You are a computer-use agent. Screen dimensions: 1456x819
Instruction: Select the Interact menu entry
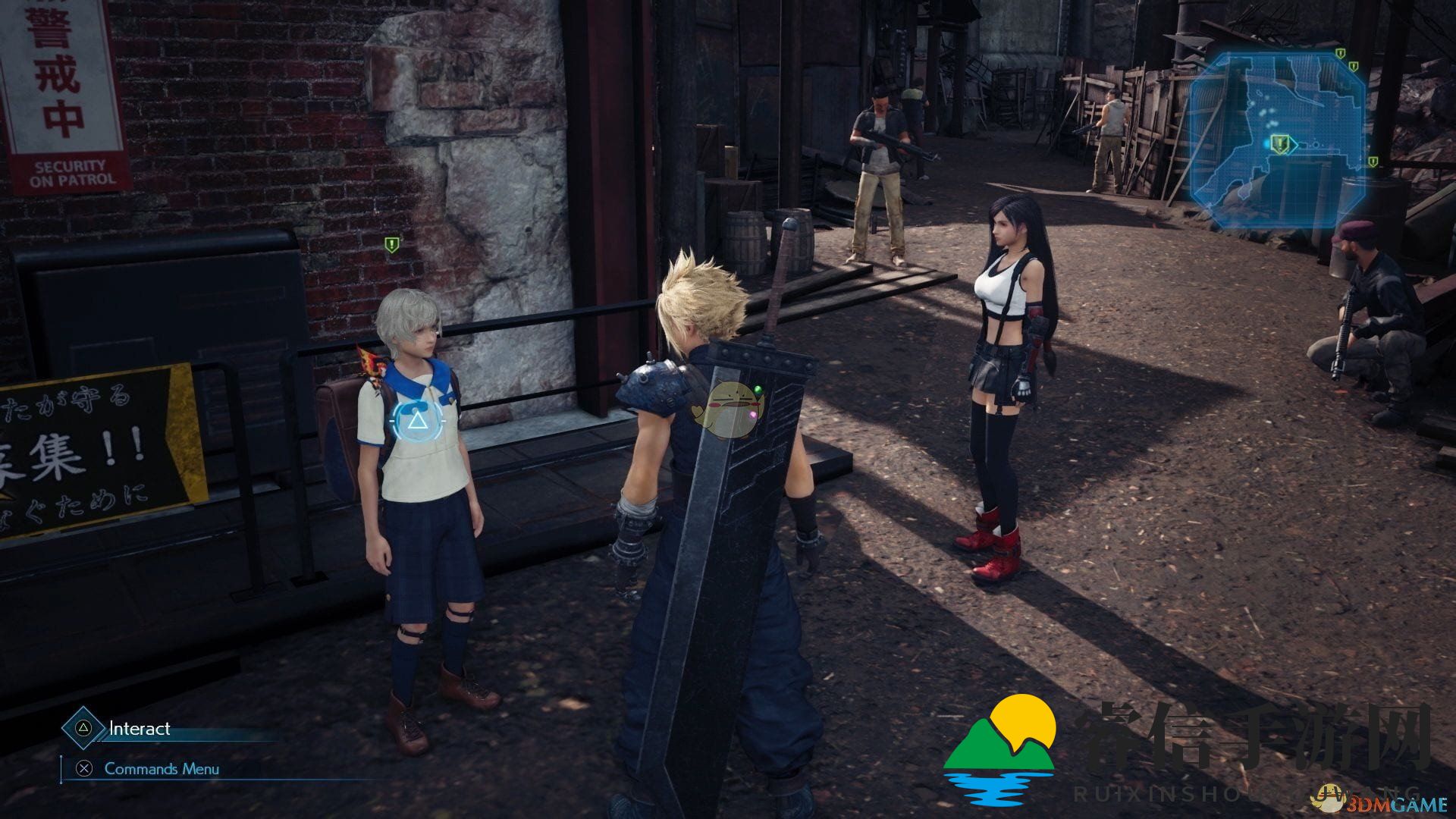[x=140, y=728]
